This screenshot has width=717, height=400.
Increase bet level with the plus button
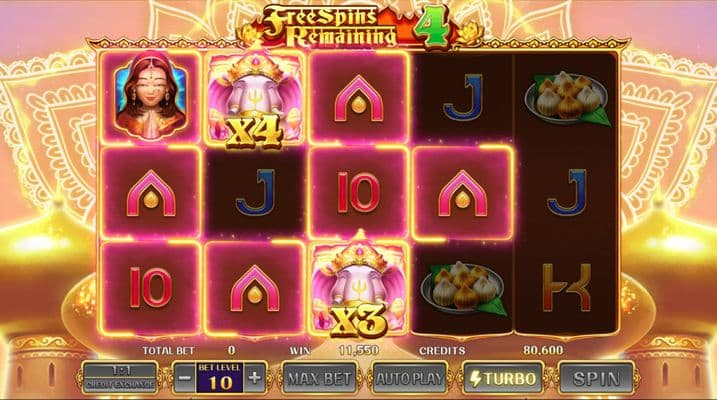[x=254, y=378]
